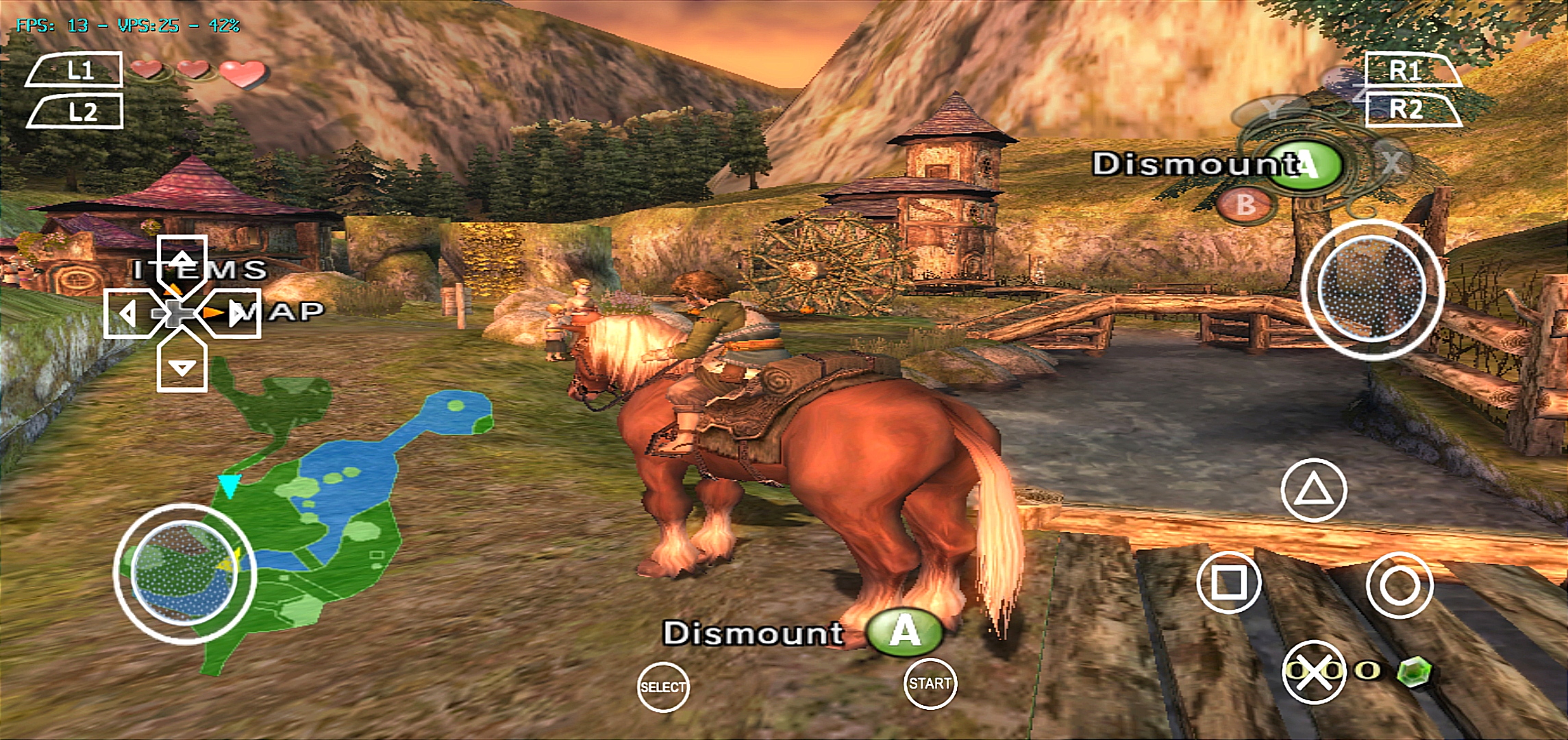Tap the D-pad left arrow

click(x=128, y=314)
